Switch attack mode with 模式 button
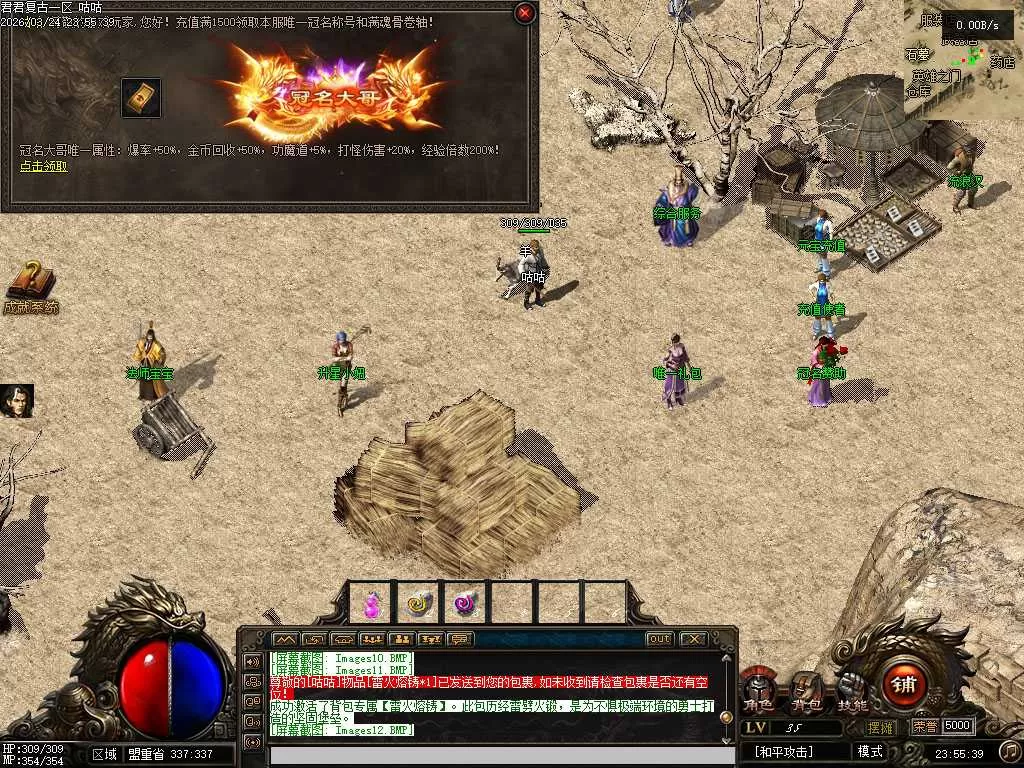The height and width of the screenshot is (768, 1024). (x=870, y=751)
